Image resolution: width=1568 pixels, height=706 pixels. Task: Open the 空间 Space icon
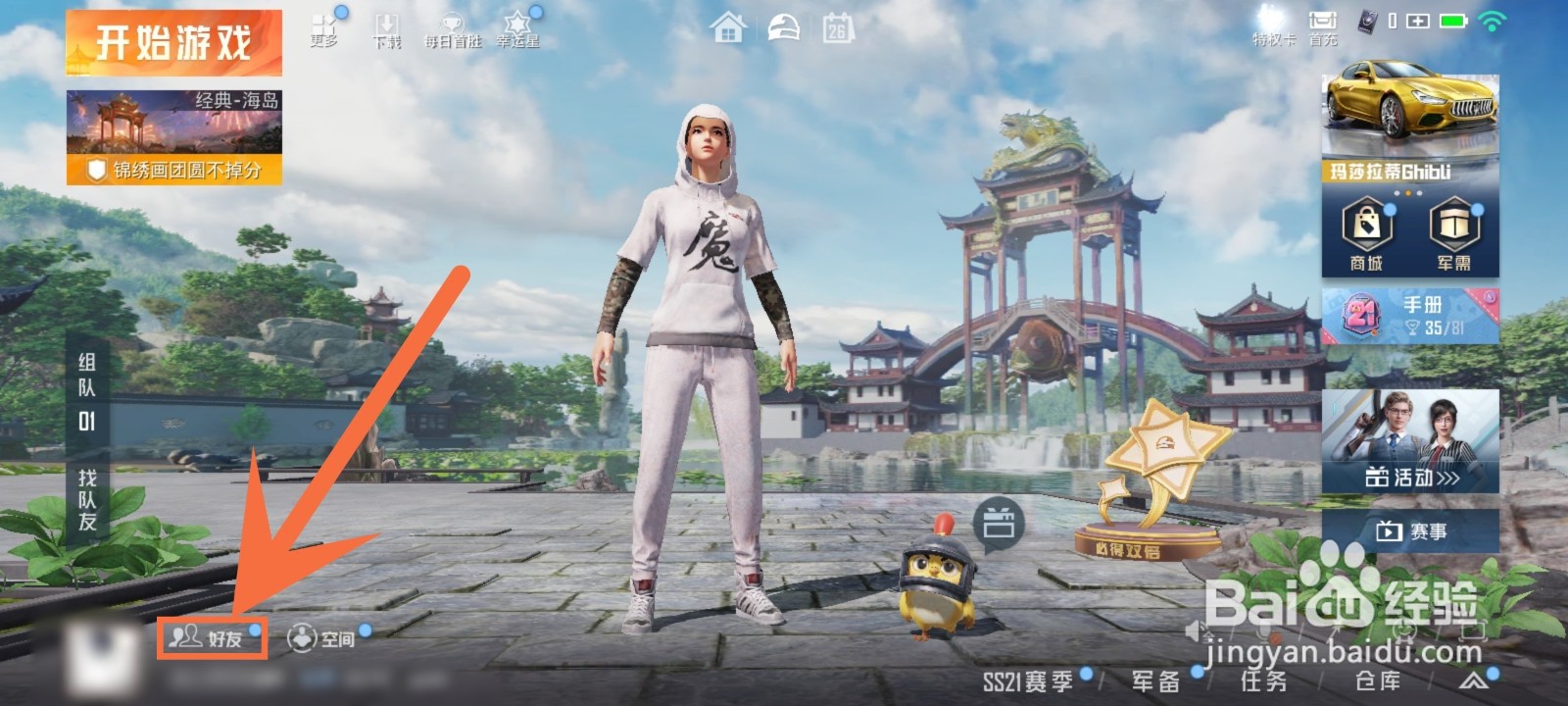[322, 638]
